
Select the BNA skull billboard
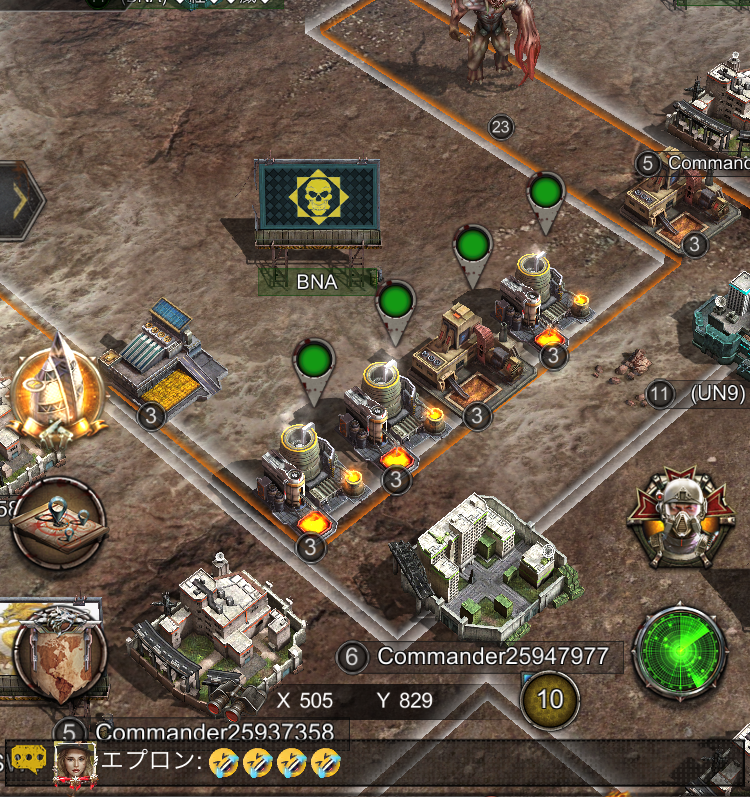coord(317,197)
